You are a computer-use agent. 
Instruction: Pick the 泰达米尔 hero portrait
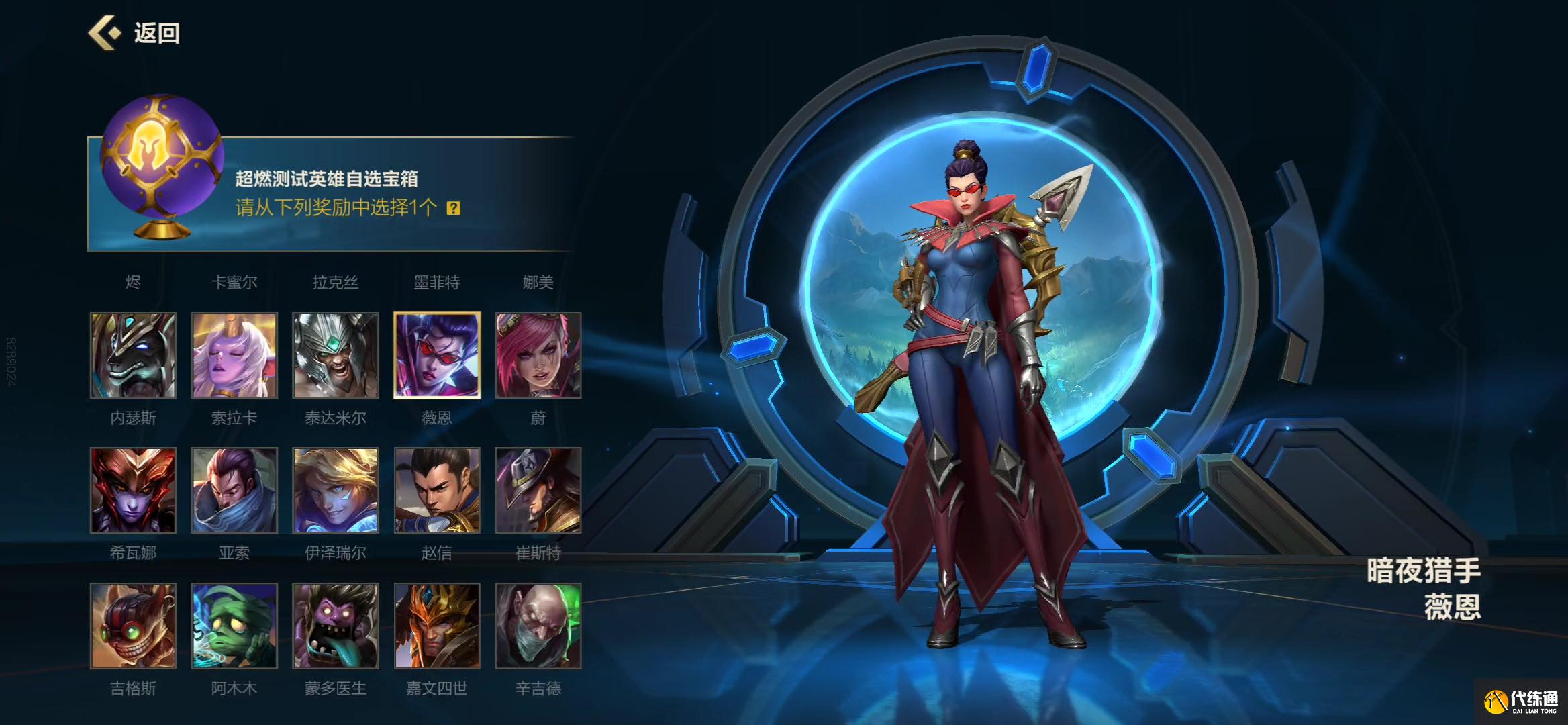click(x=336, y=355)
